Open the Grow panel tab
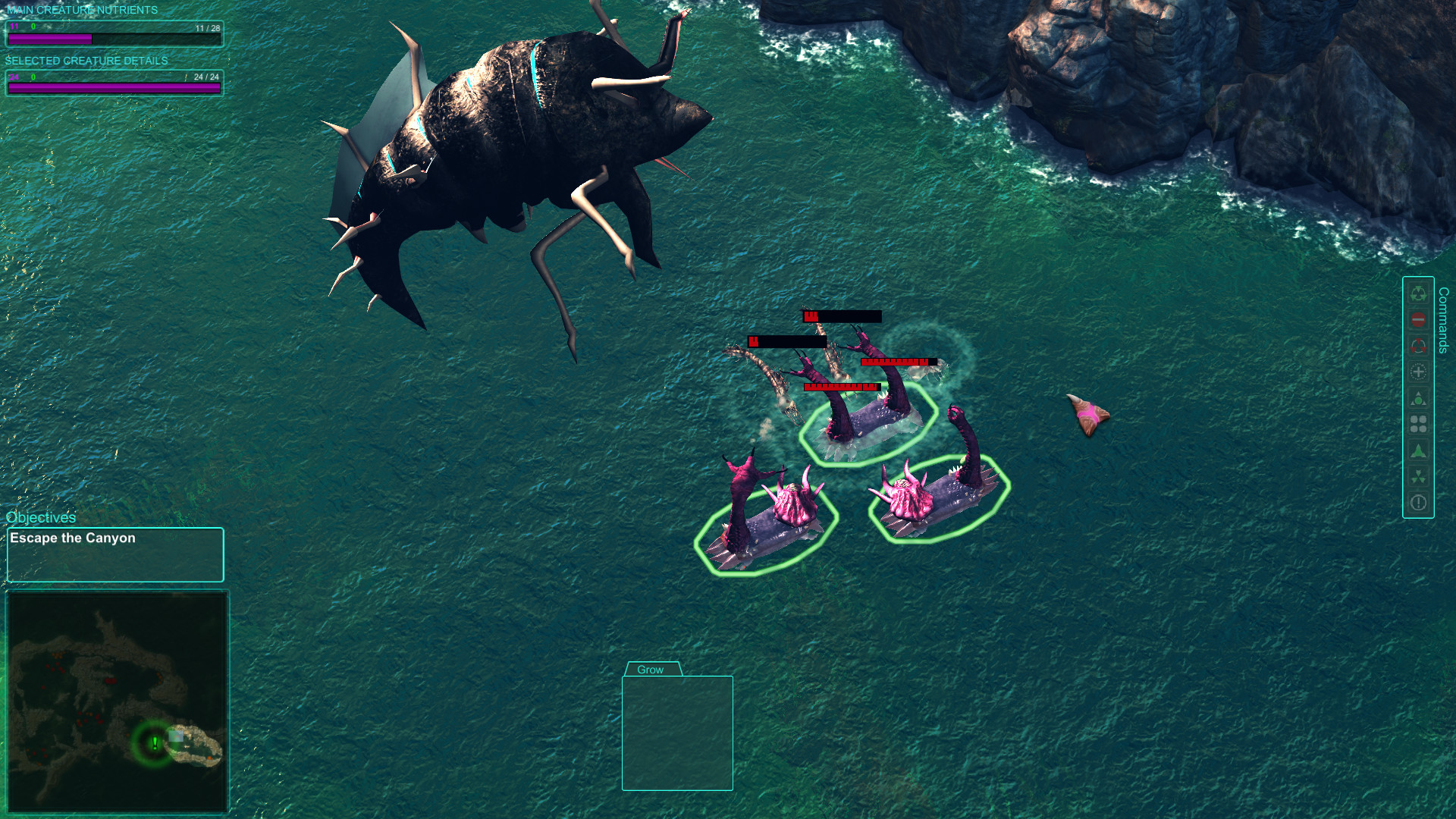 coord(651,669)
